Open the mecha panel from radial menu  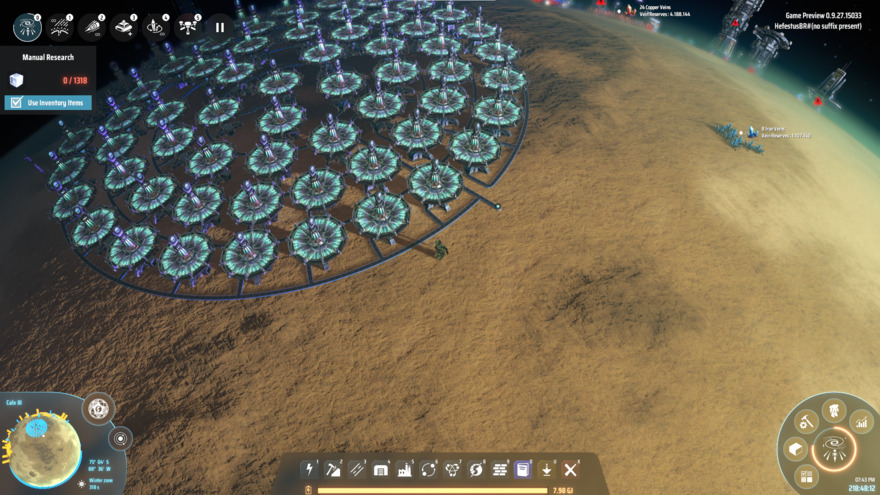click(834, 410)
